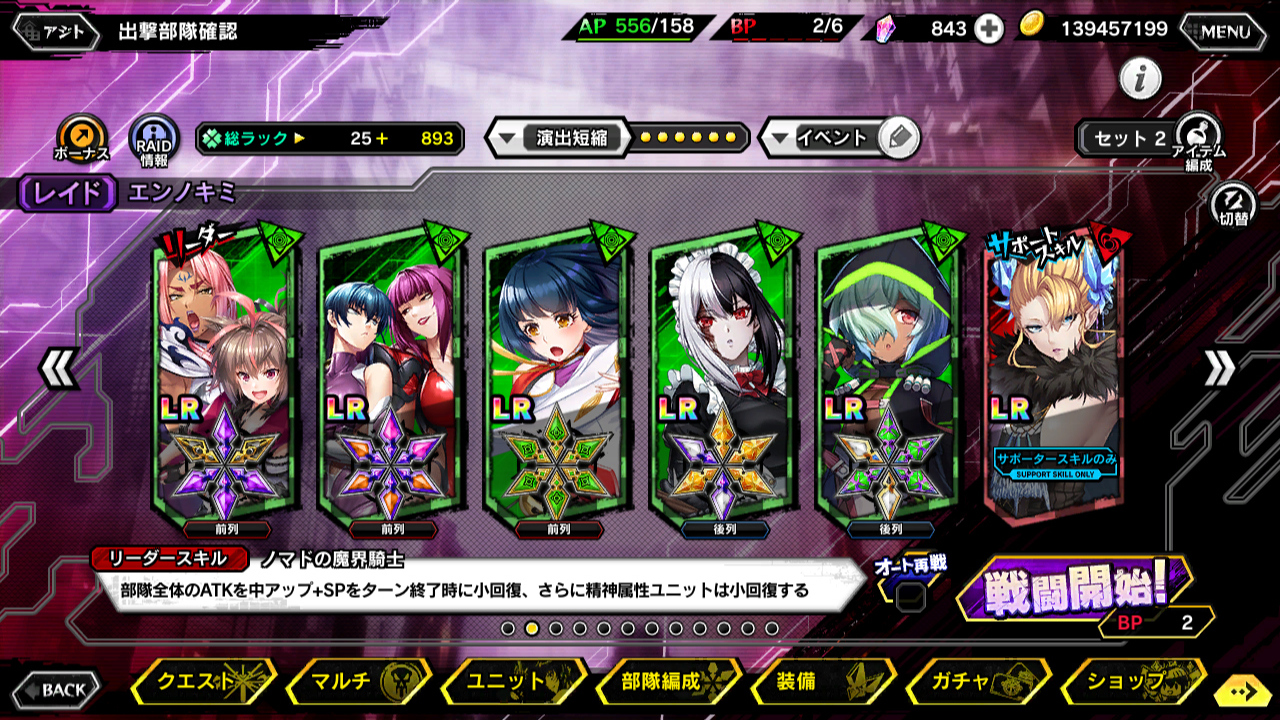Viewport: 1280px width, 720px height.
Task: Go back with the BACK button
Action: click(x=57, y=689)
